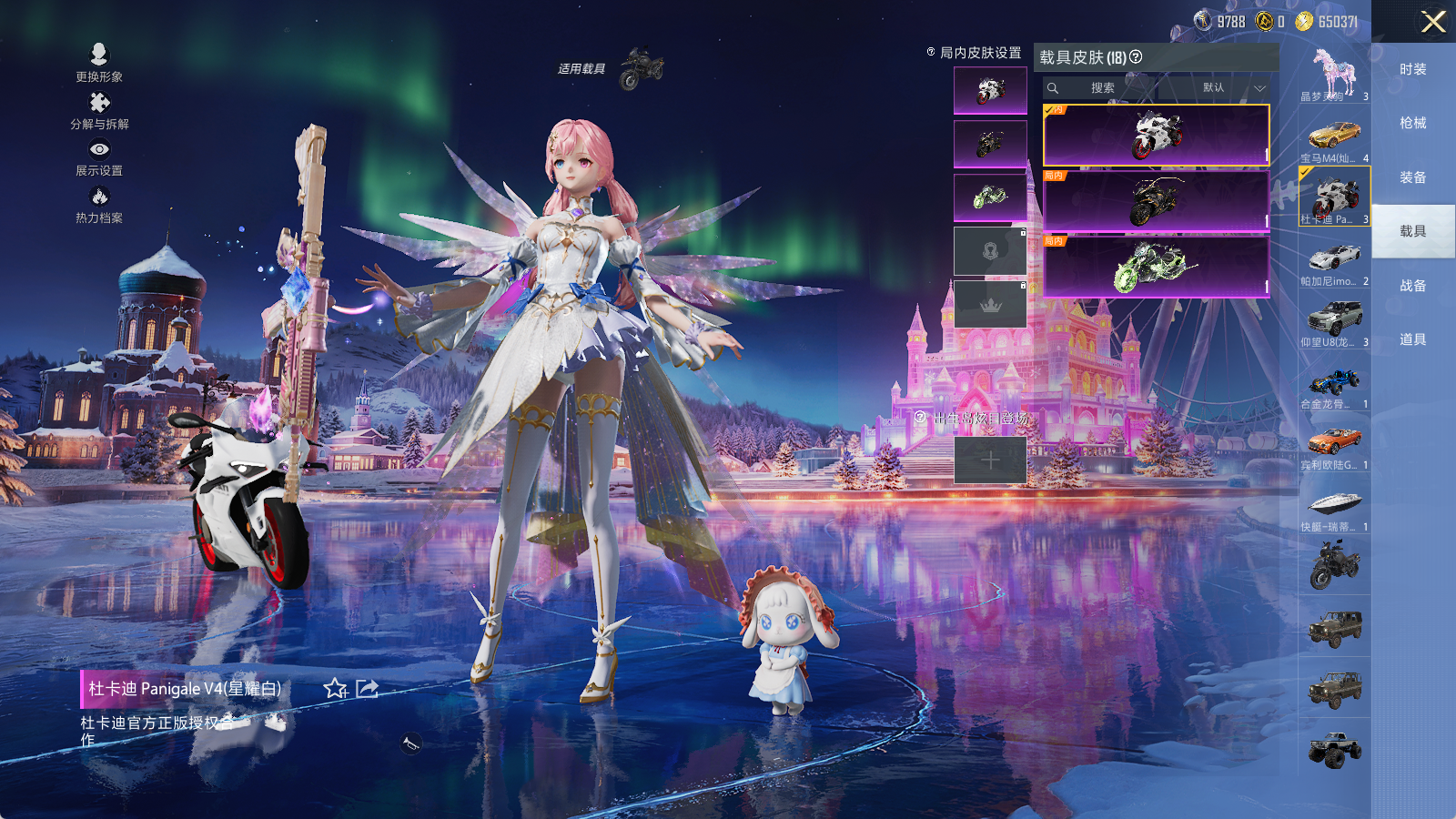The image size is (1456, 819).
Task: Open 展示设置 display settings
Action: pyautogui.click(x=99, y=157)
